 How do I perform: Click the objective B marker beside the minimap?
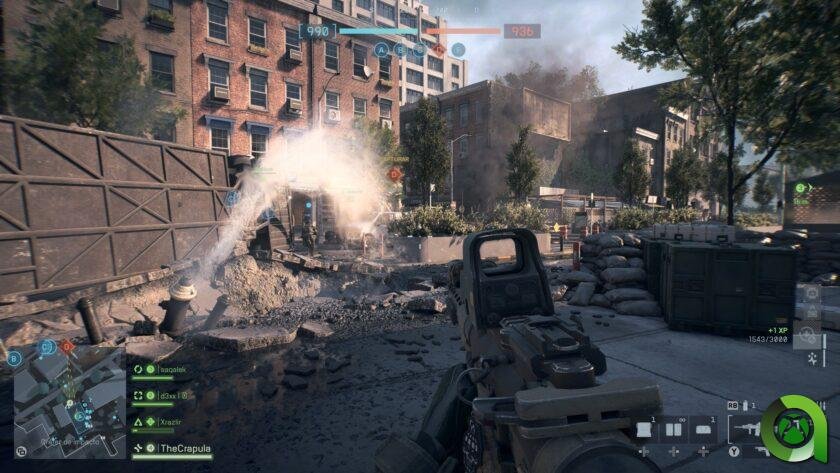(14, 357)
